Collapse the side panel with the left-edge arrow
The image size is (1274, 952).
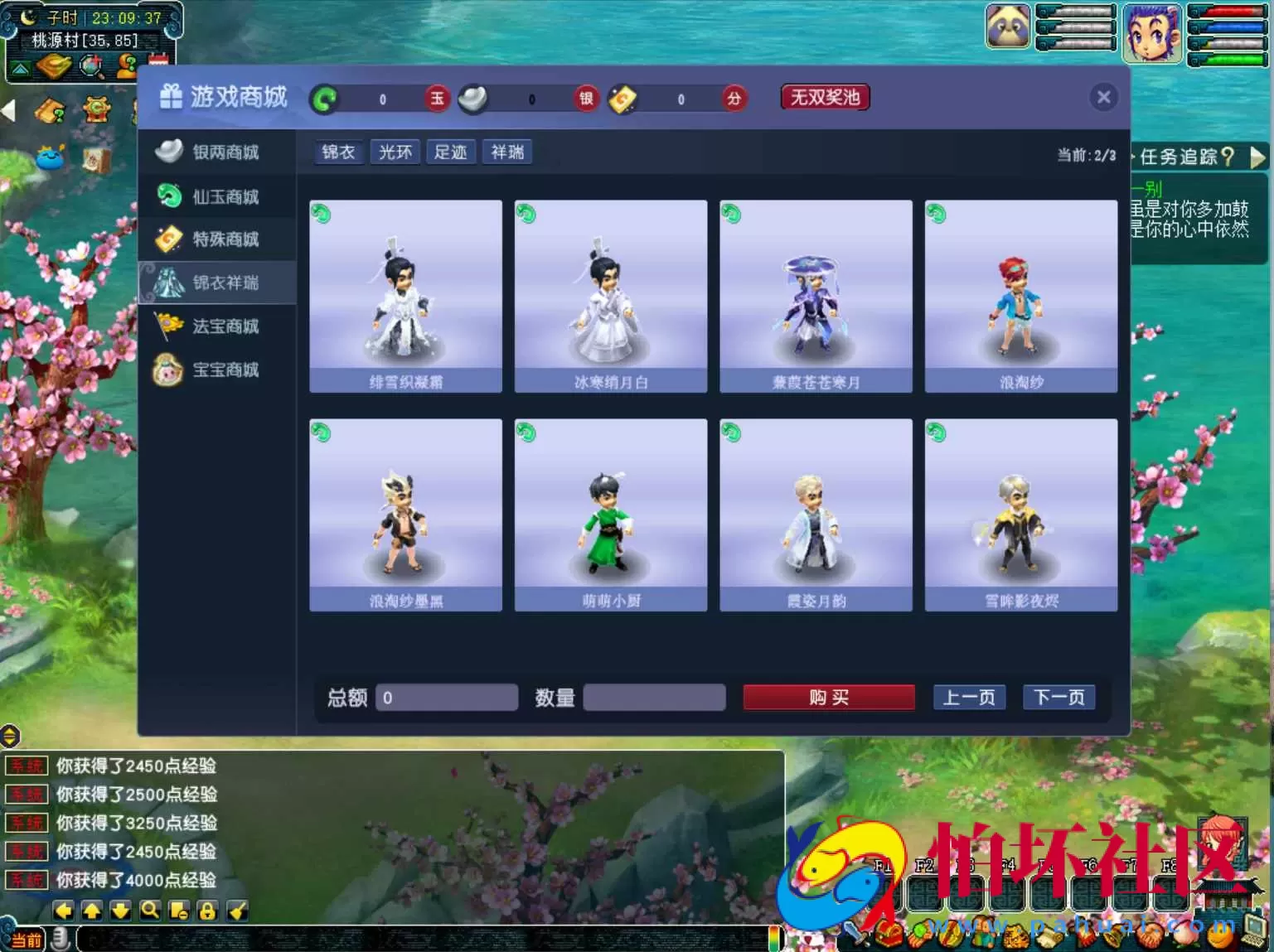[8, 111]
